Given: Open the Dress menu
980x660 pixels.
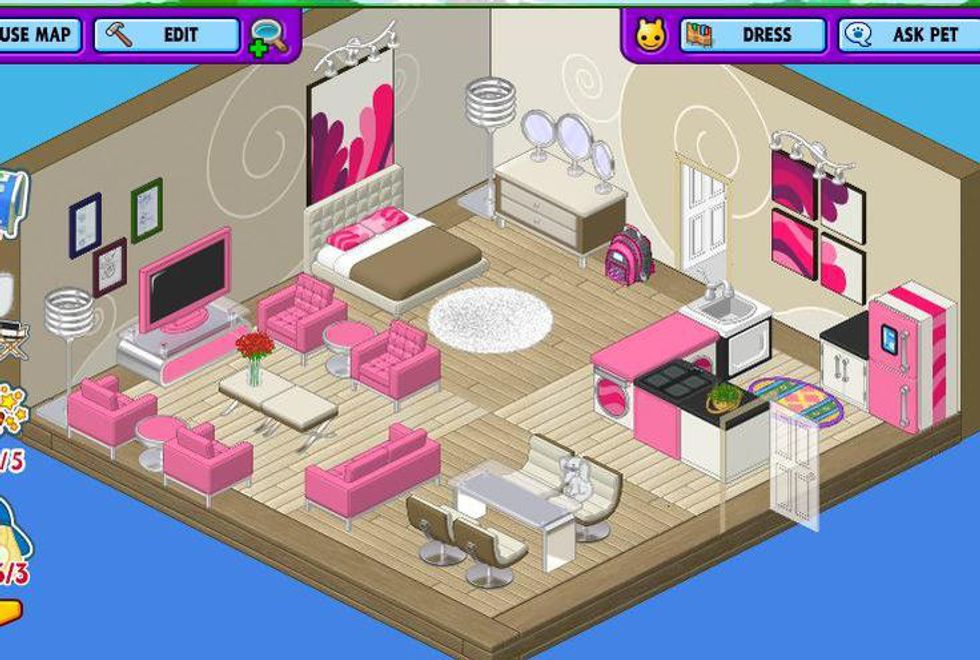Looking at the screenshot, I should click(753, 35).
